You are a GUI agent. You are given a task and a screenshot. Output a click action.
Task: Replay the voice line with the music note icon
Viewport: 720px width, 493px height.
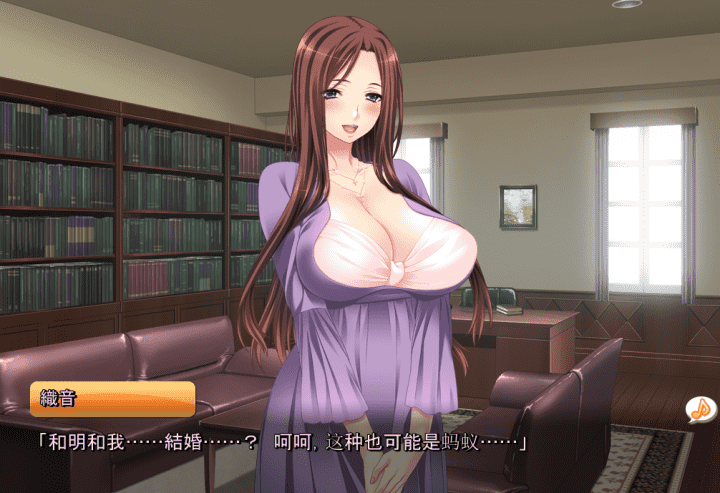700,408
